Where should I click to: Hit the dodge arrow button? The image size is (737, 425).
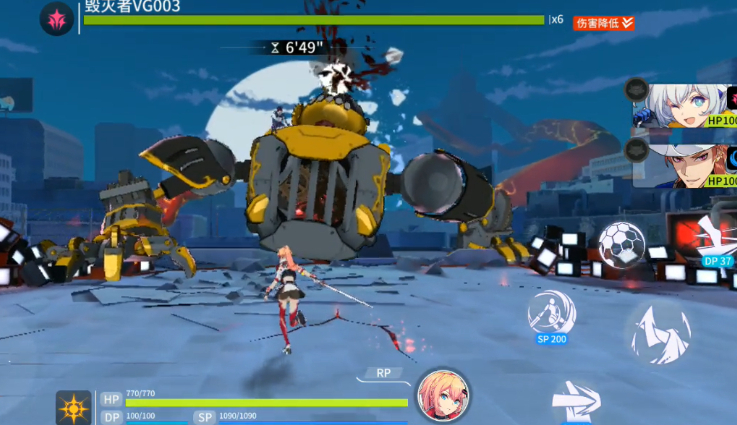[577, 401]
